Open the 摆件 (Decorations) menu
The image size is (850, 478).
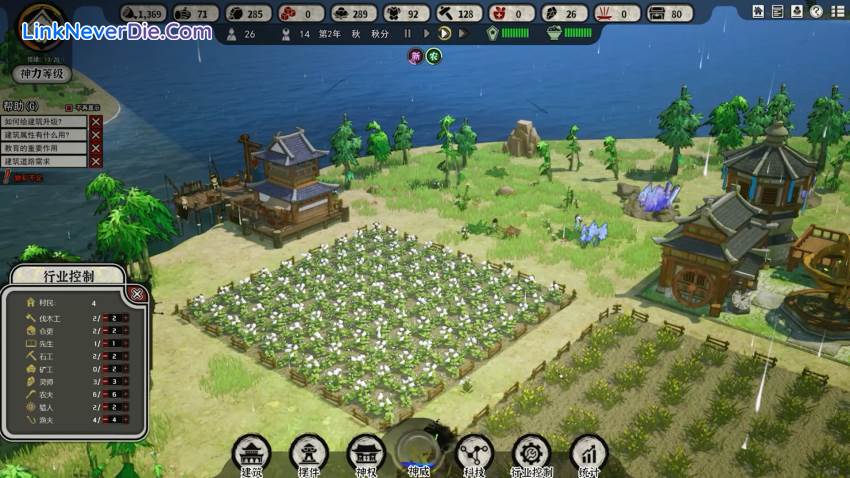click(x=309, y=452)
